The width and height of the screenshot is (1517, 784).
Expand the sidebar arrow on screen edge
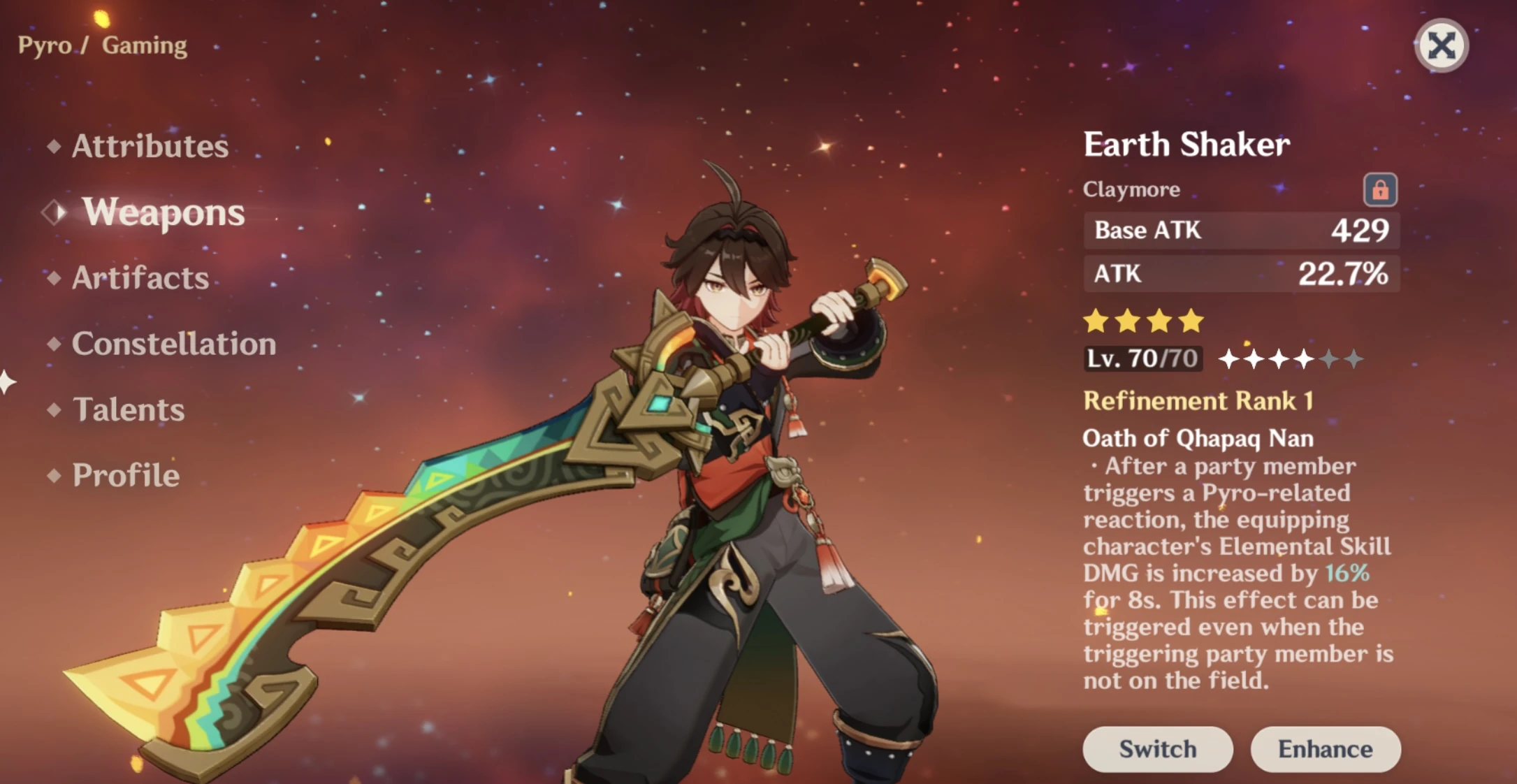(6, 381)
